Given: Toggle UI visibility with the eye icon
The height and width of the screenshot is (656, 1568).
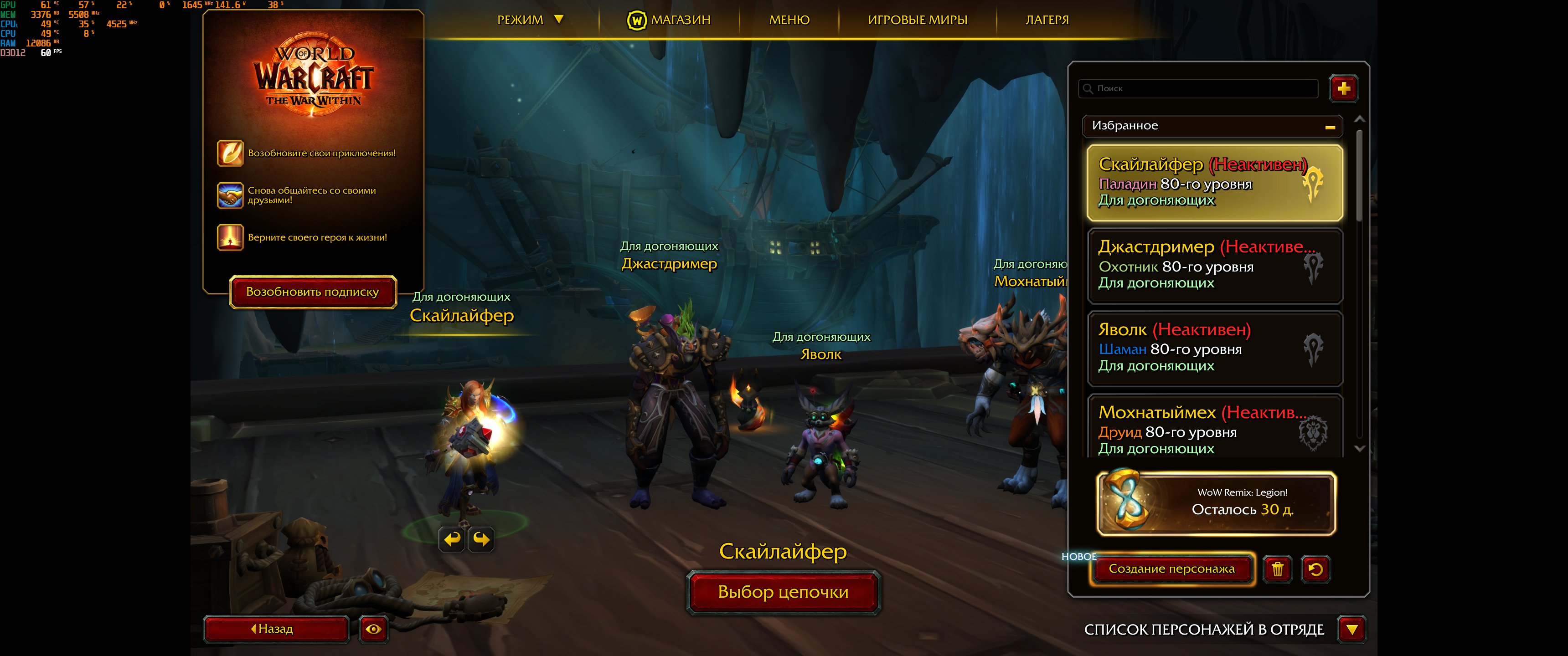Looking at the screenshot, I should 373,629.
